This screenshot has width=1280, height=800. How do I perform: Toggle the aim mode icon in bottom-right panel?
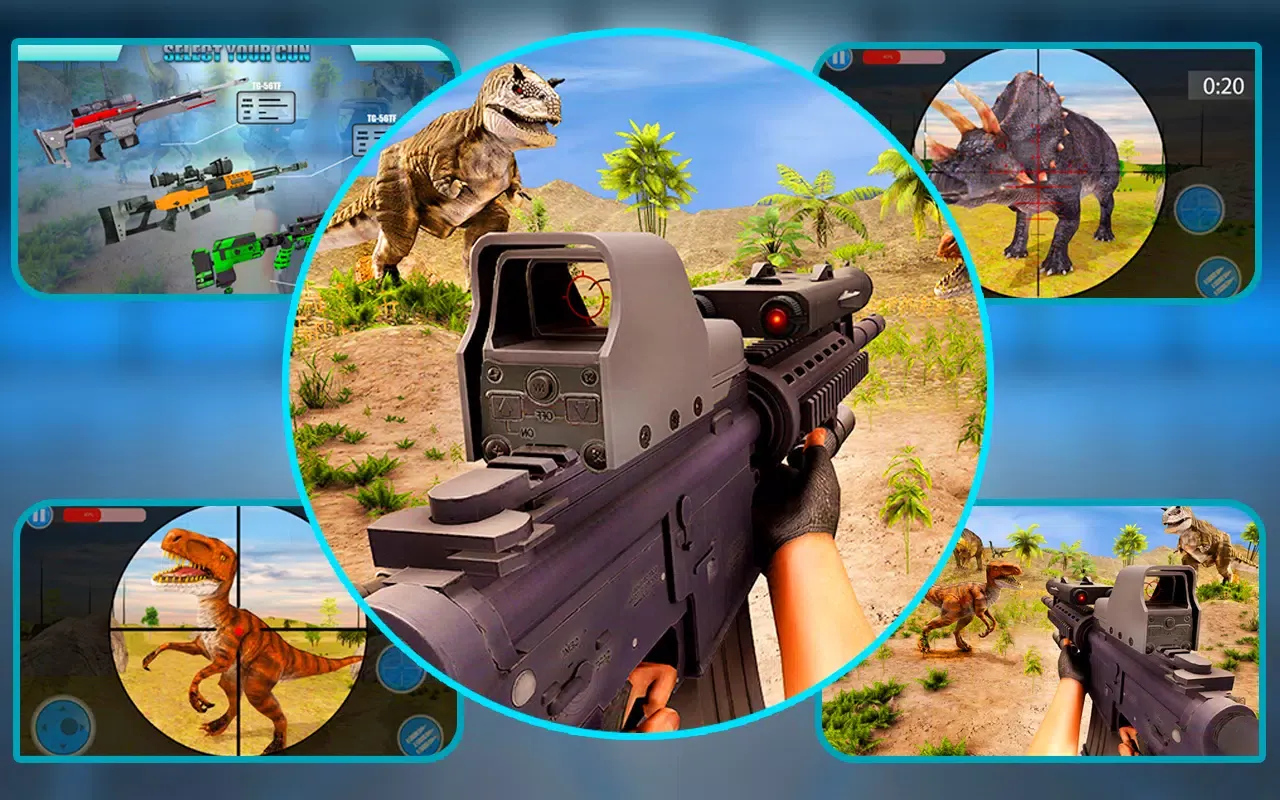[1199, 210]
